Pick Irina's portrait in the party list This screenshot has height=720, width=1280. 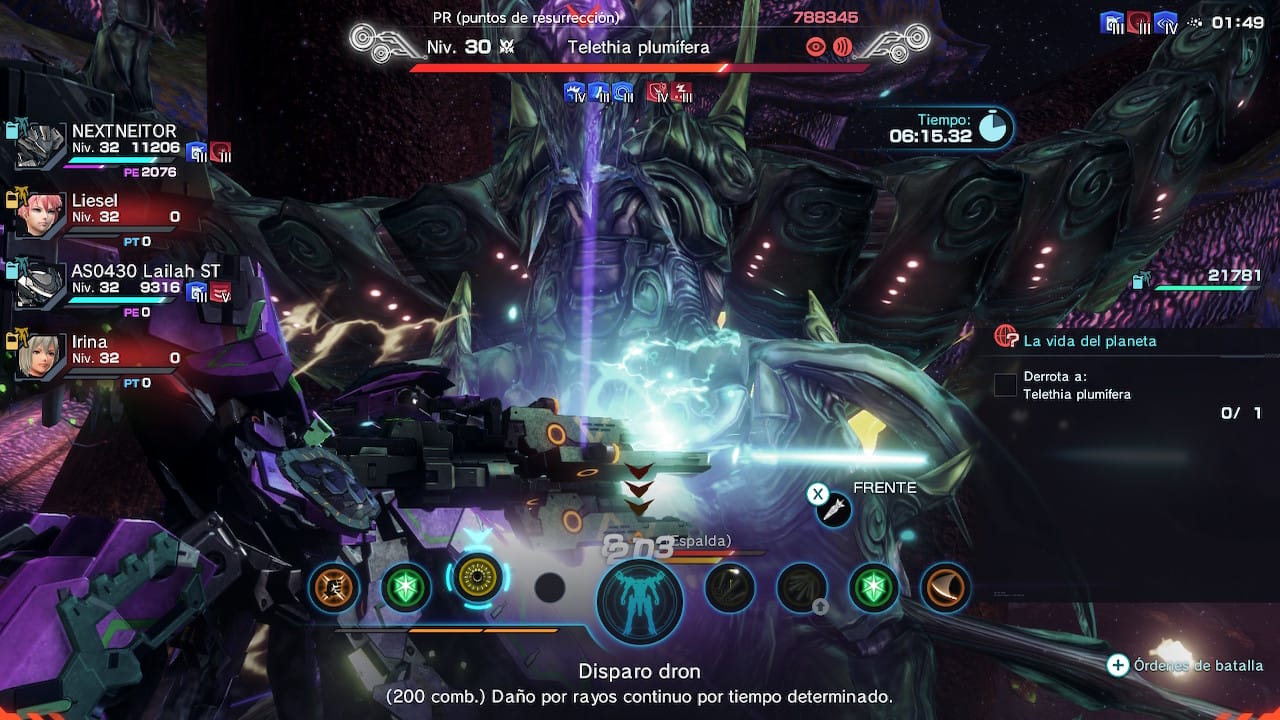40,357
